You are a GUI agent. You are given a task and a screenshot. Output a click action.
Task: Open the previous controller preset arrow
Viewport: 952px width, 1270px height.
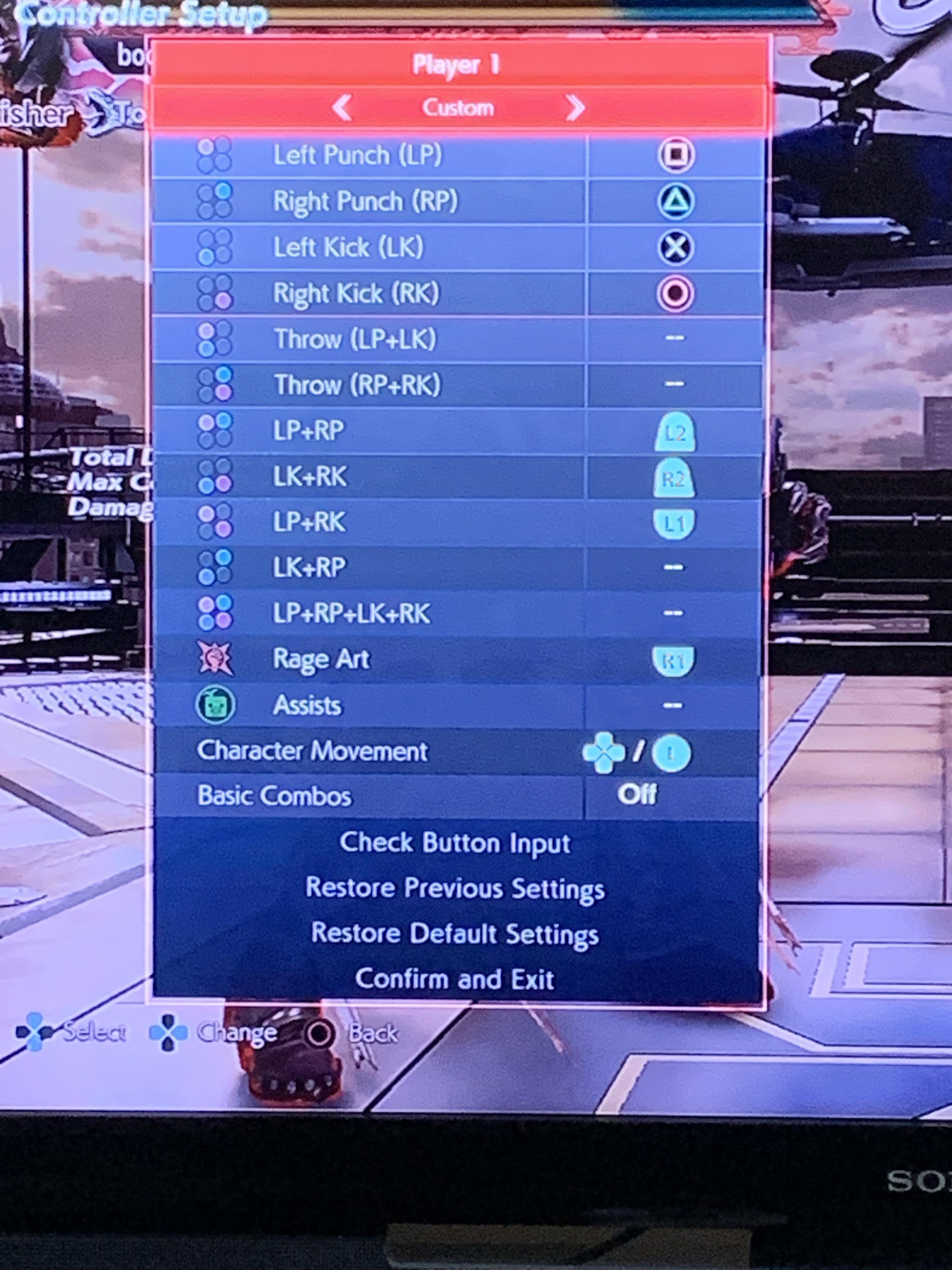pos(343,108)
